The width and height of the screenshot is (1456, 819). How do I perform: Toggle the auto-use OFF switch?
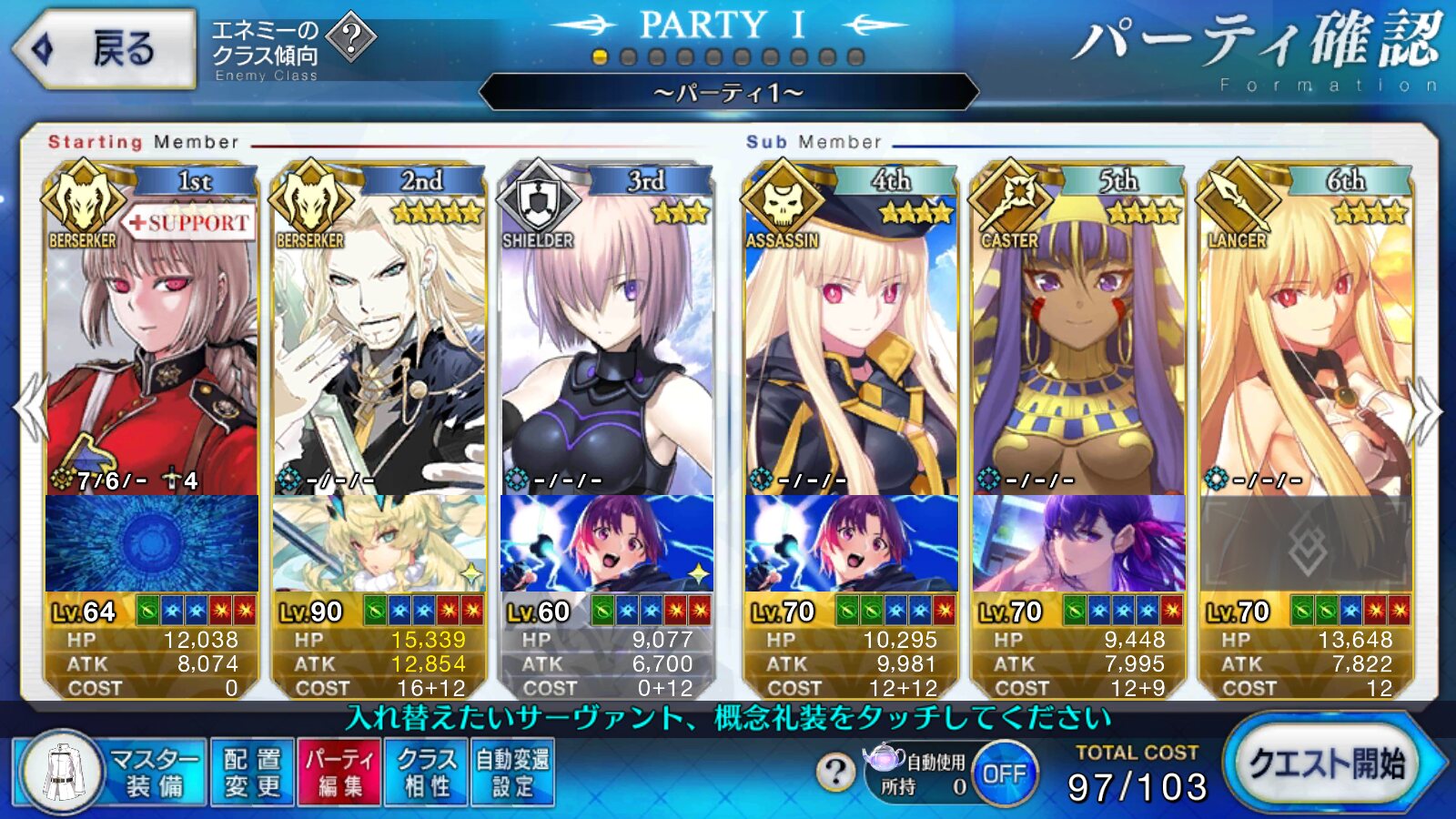point(1004,773)
